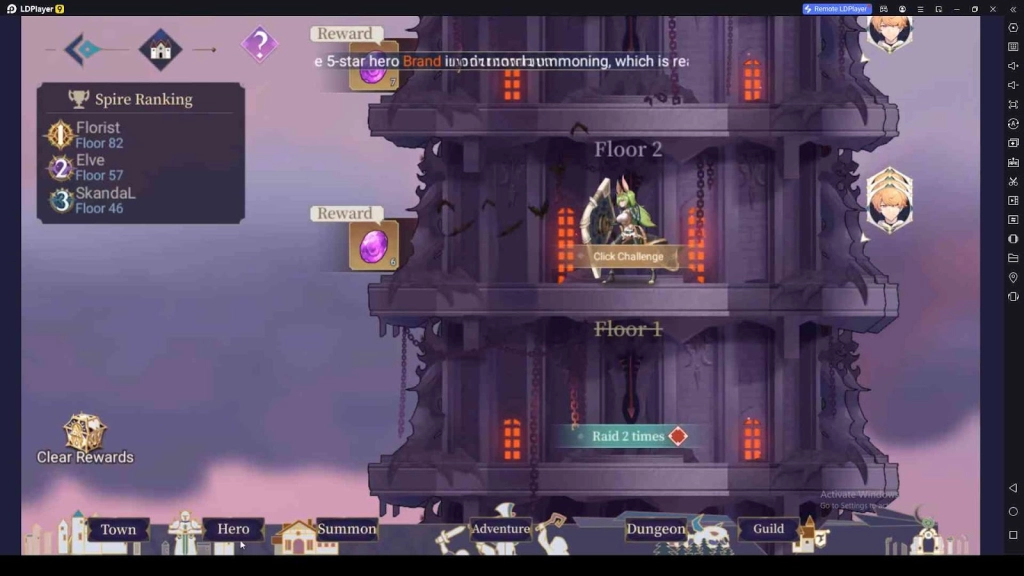
Task: Open the Hero menu
Action: click(233, 529)
